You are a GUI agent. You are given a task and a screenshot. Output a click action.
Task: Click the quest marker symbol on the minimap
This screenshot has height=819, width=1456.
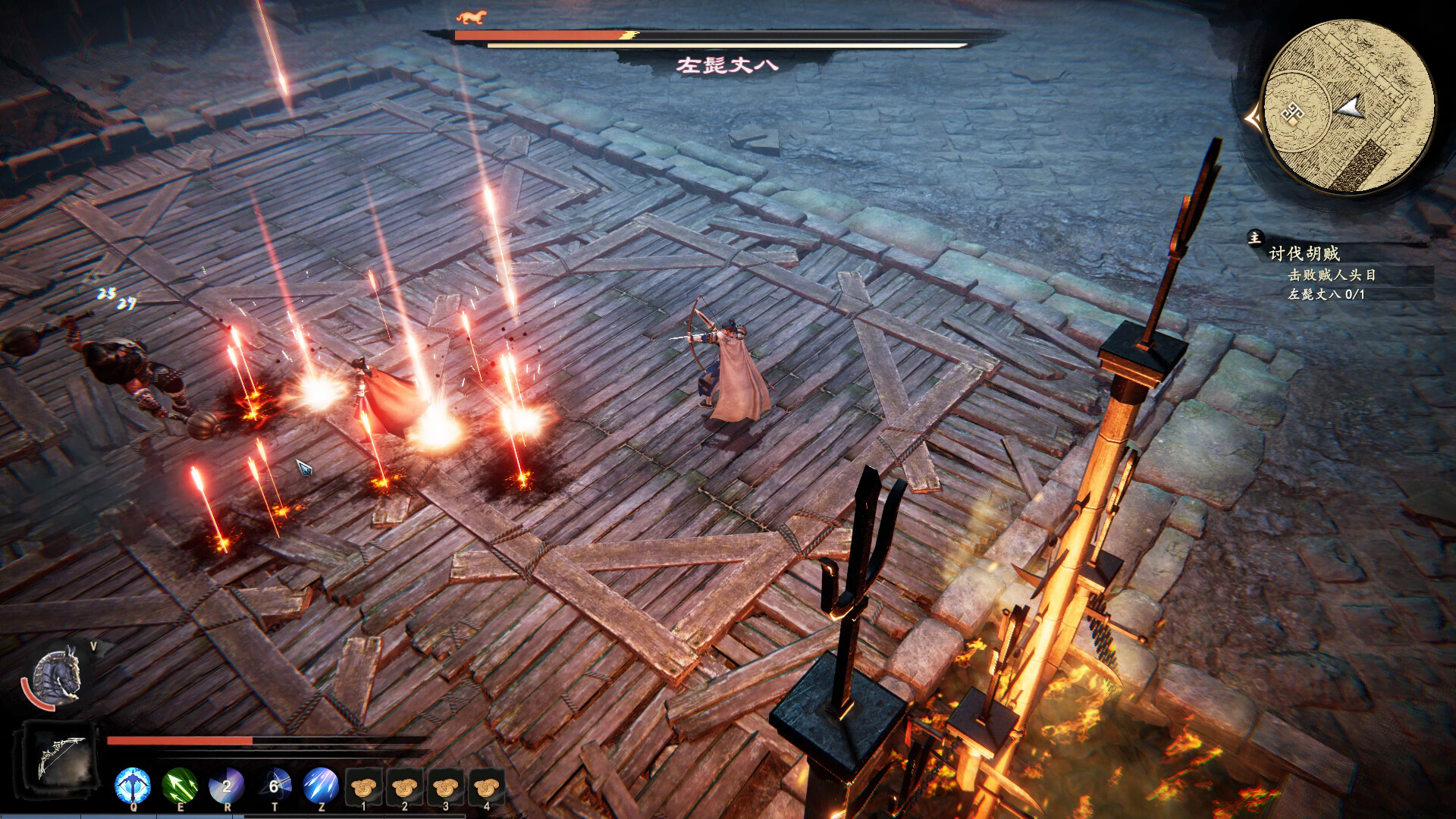click(x=1293, y=111)
